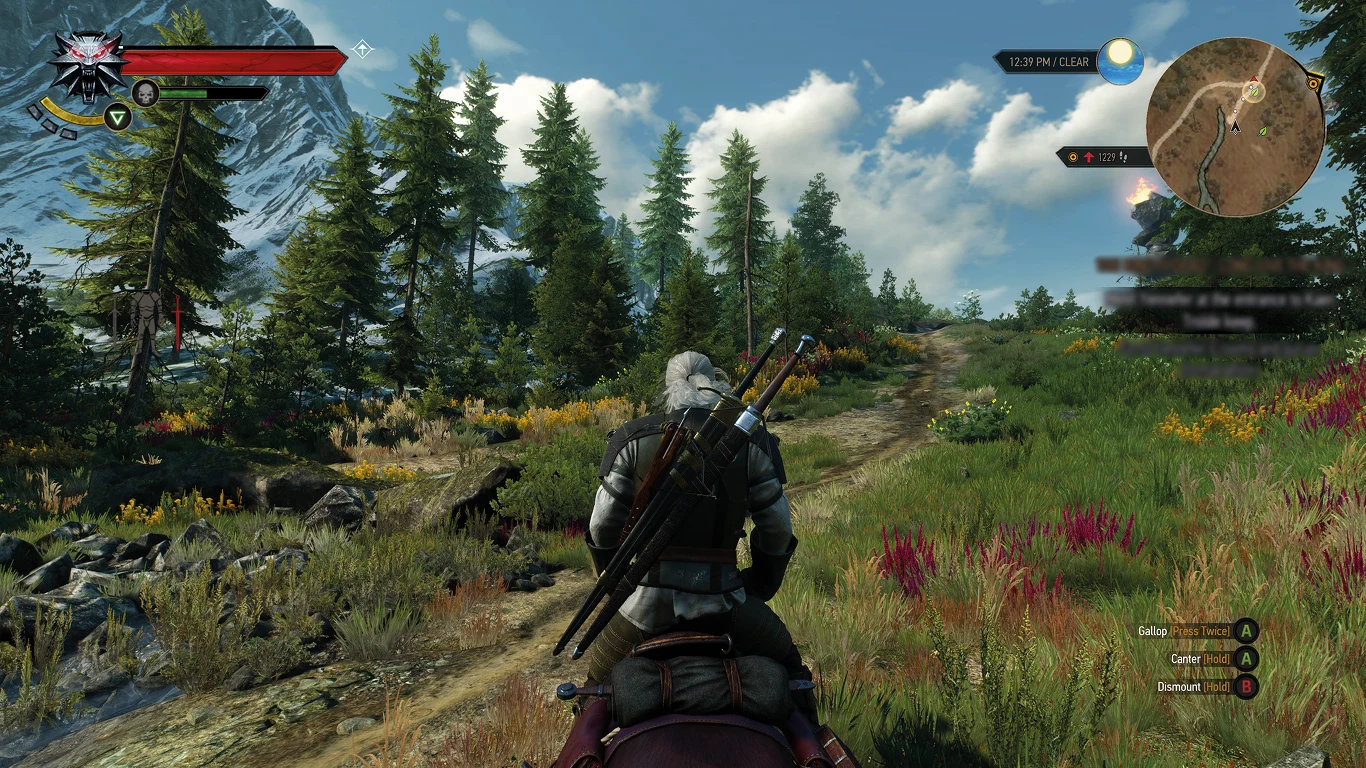Select the green Quen sign icon

tap(119, 118)
